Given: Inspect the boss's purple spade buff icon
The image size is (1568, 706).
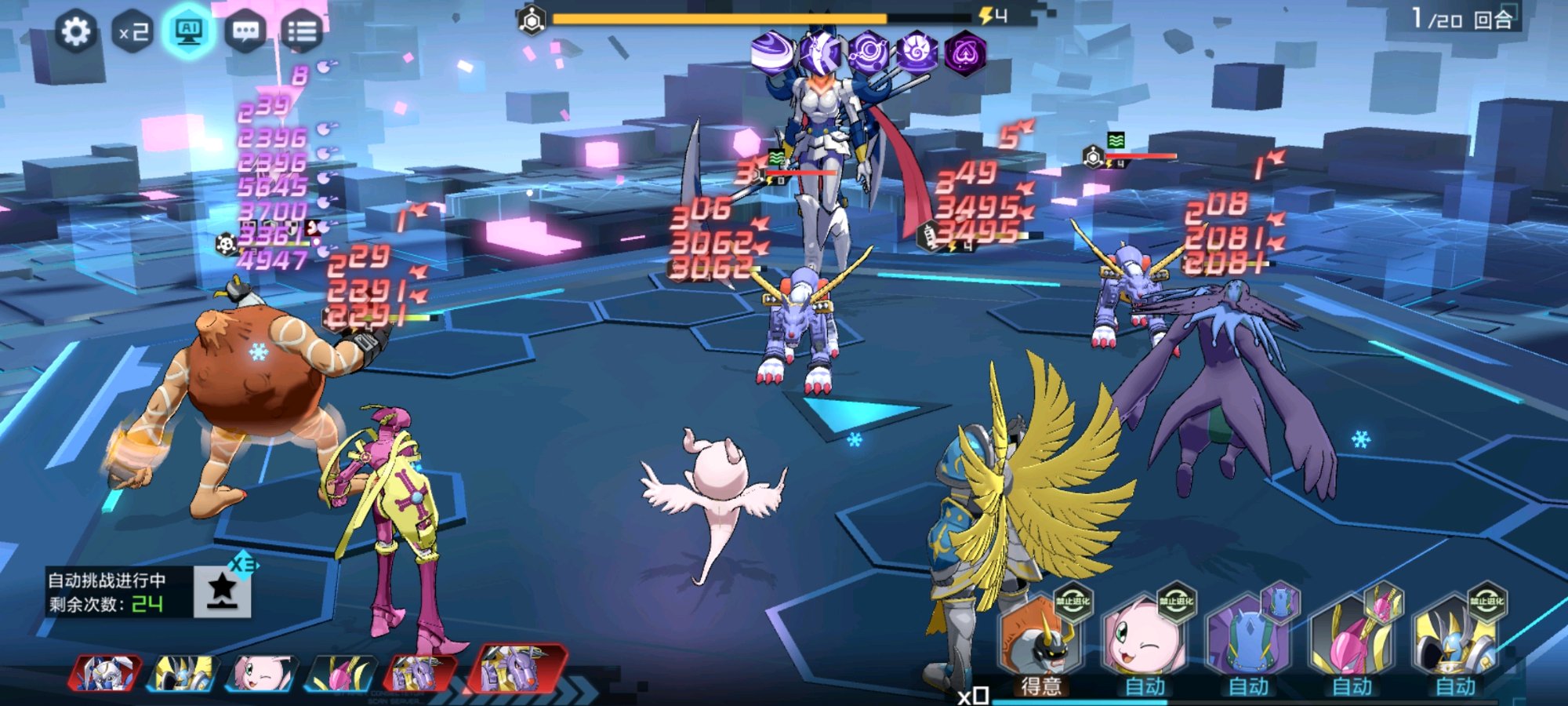Looking at the screenshot, I should coord(965,53).
